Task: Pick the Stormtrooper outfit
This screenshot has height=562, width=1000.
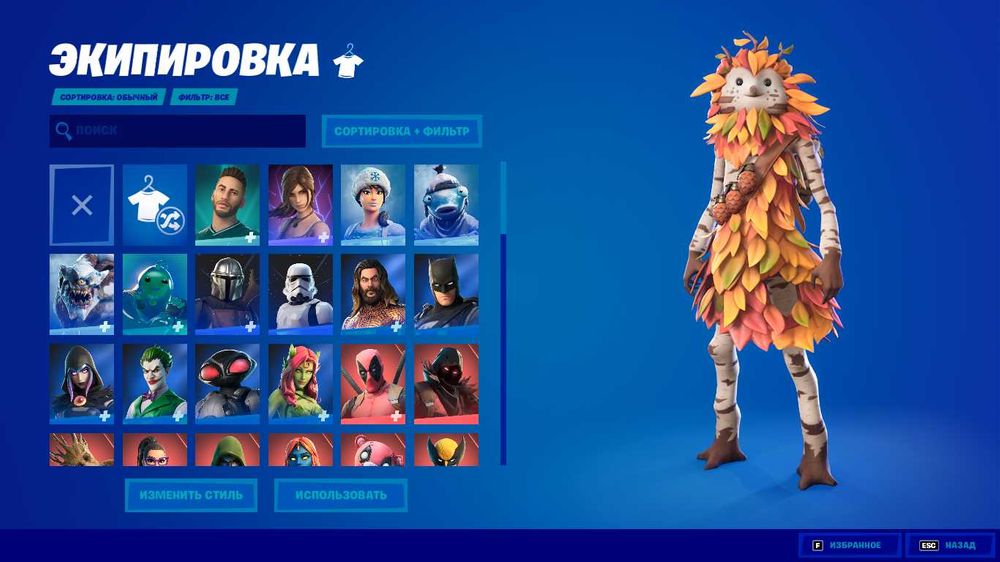Action: (300, 294)
